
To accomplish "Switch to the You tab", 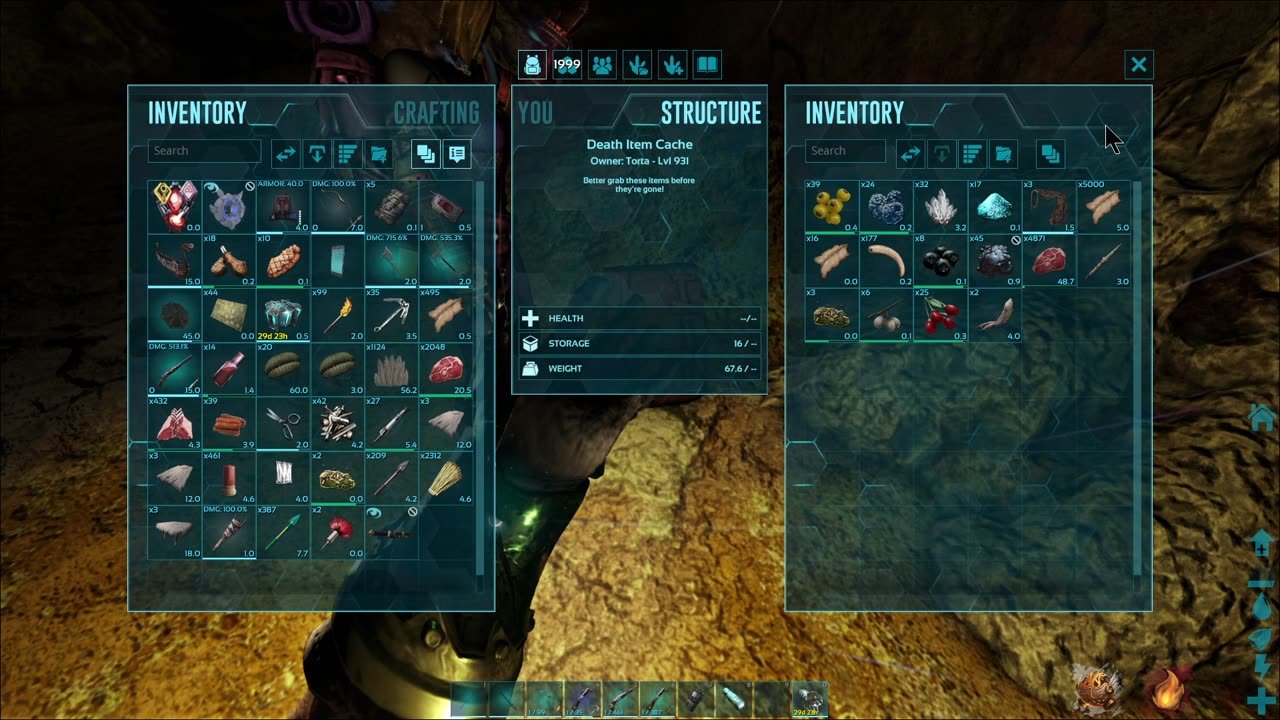I will pos(536,113).
